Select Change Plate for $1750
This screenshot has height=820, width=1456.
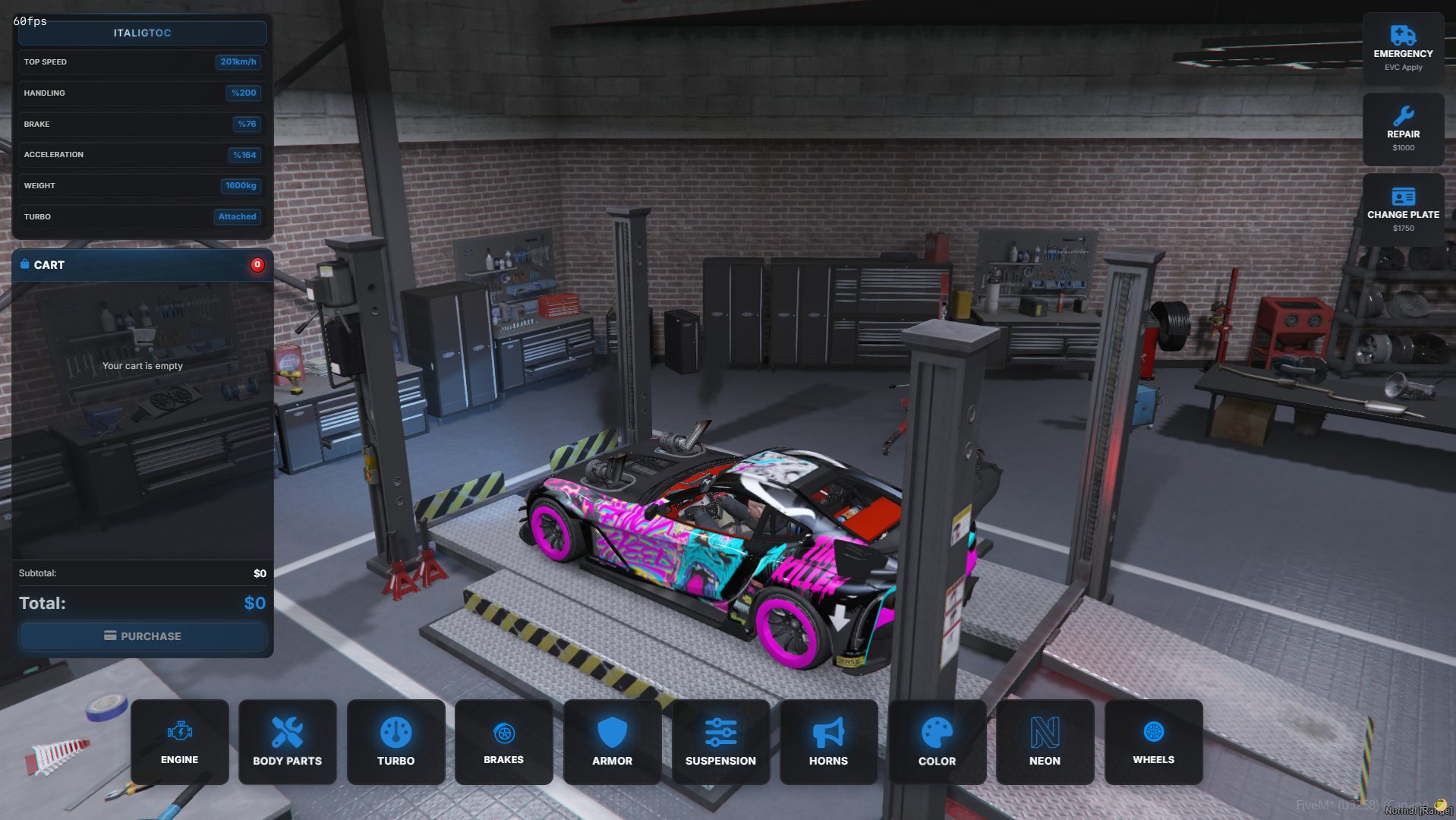pos(1403,210)
